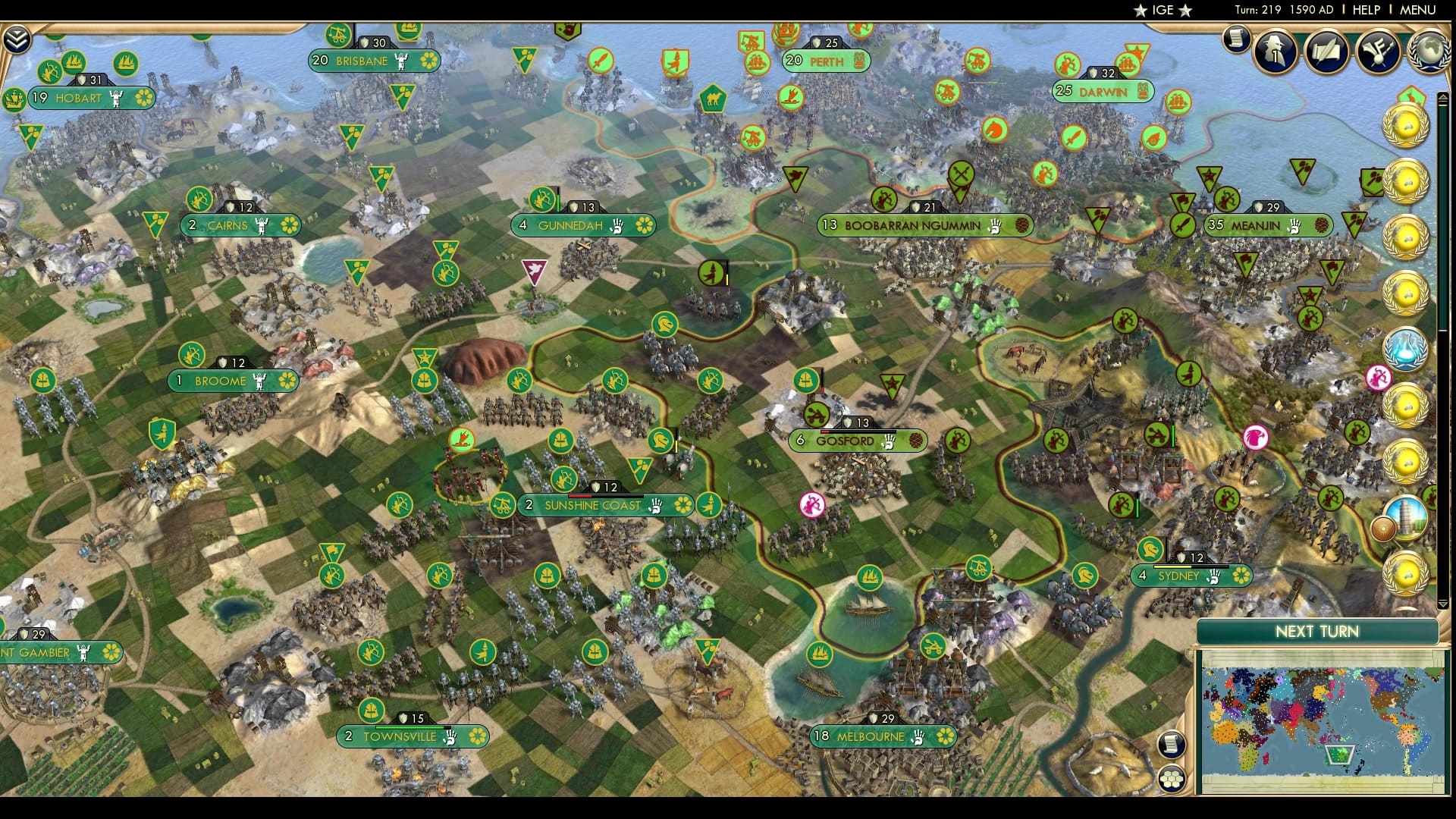Open the Melbourne city banner

tap(870, 734)
